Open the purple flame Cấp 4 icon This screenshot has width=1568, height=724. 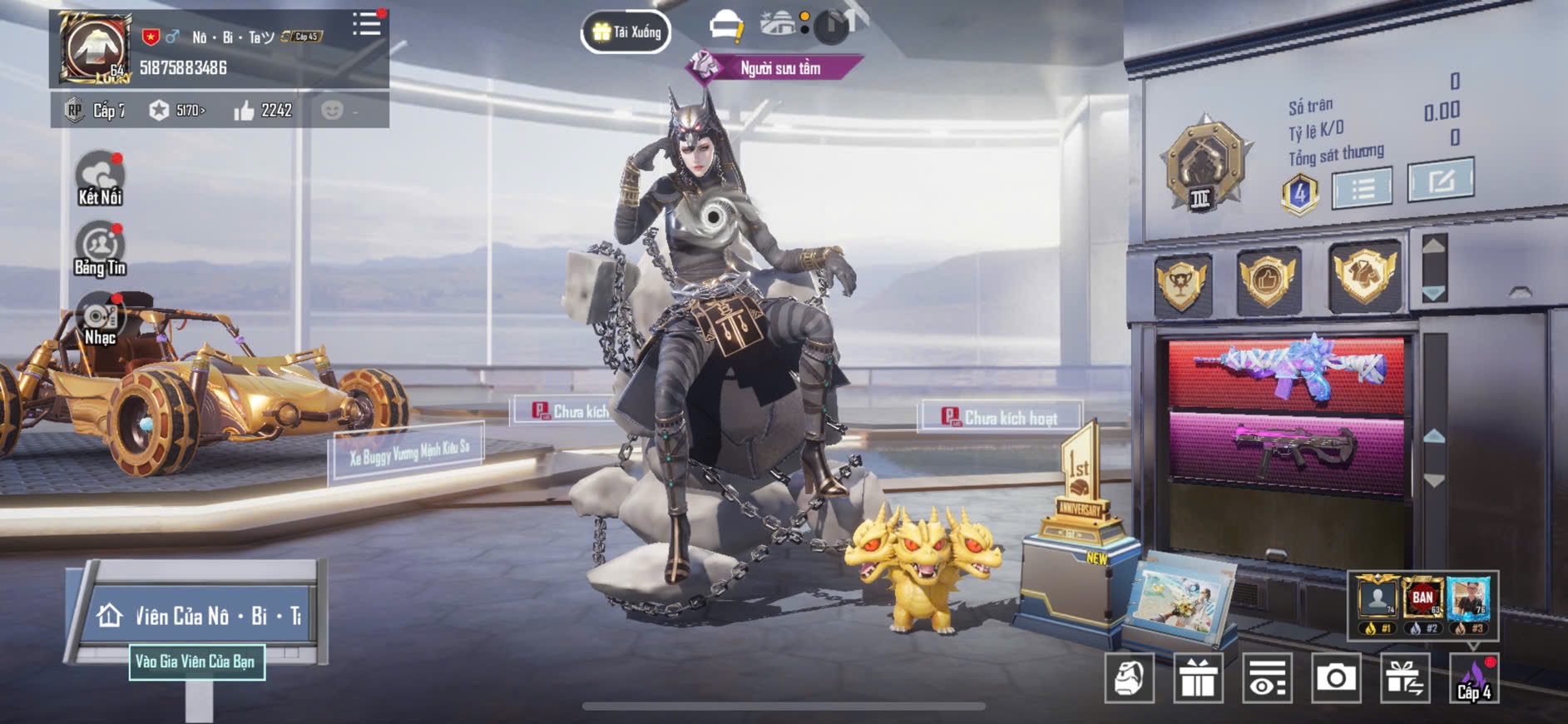pyautogui.click(x=1474, y=678)
